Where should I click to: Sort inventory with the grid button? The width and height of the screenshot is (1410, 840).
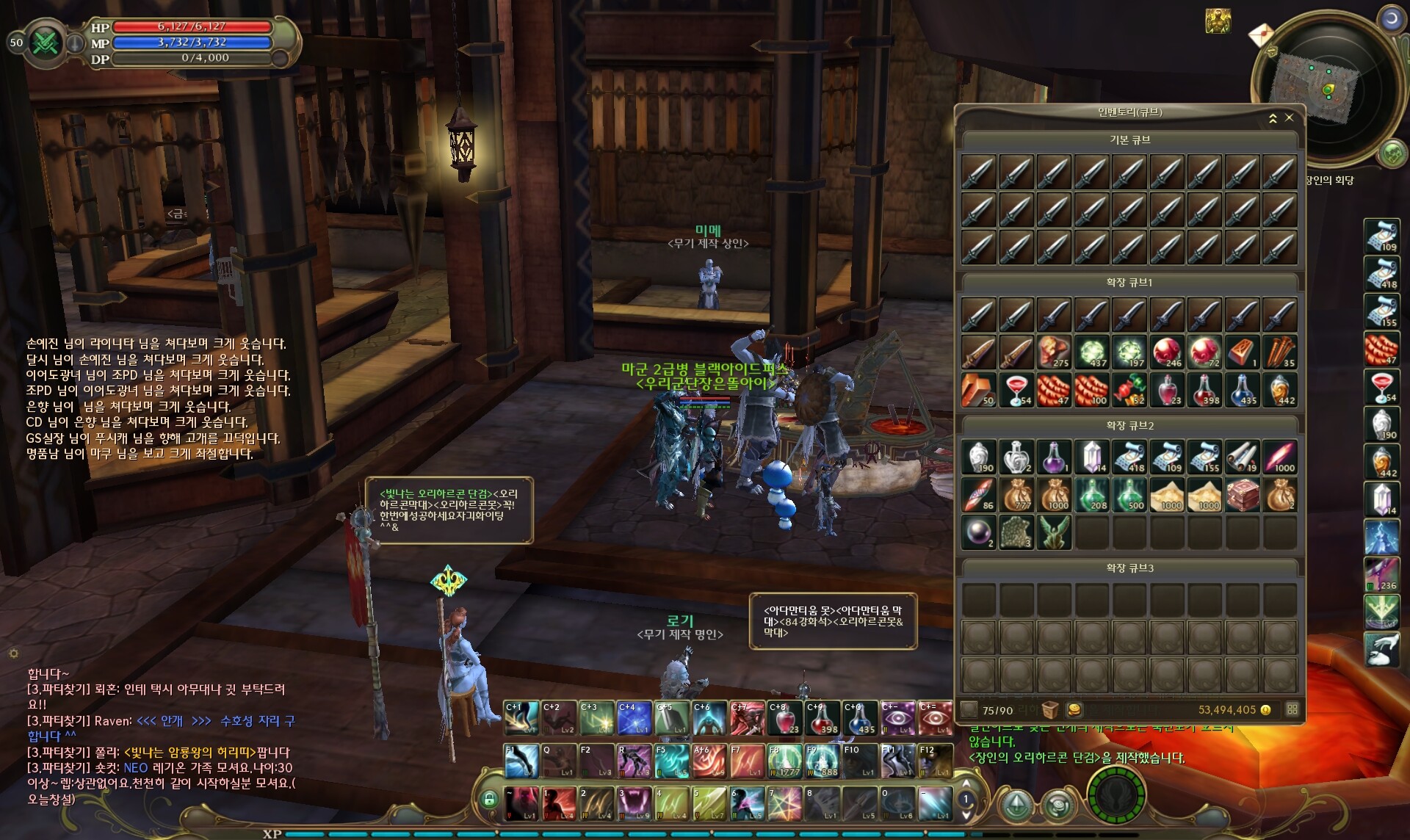pos(1292,709)
